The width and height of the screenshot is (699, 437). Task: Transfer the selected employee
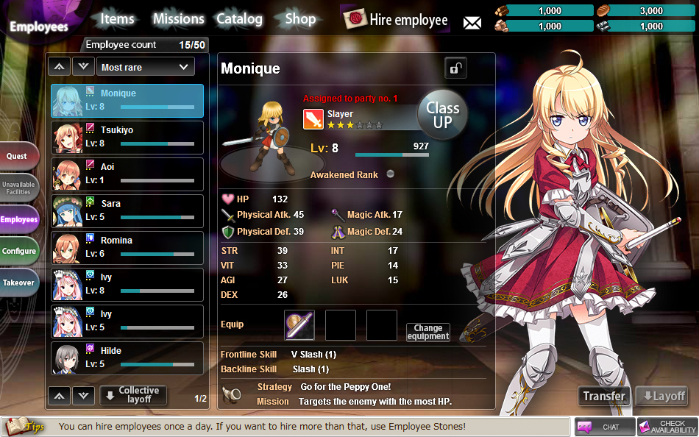click(604, 396)
